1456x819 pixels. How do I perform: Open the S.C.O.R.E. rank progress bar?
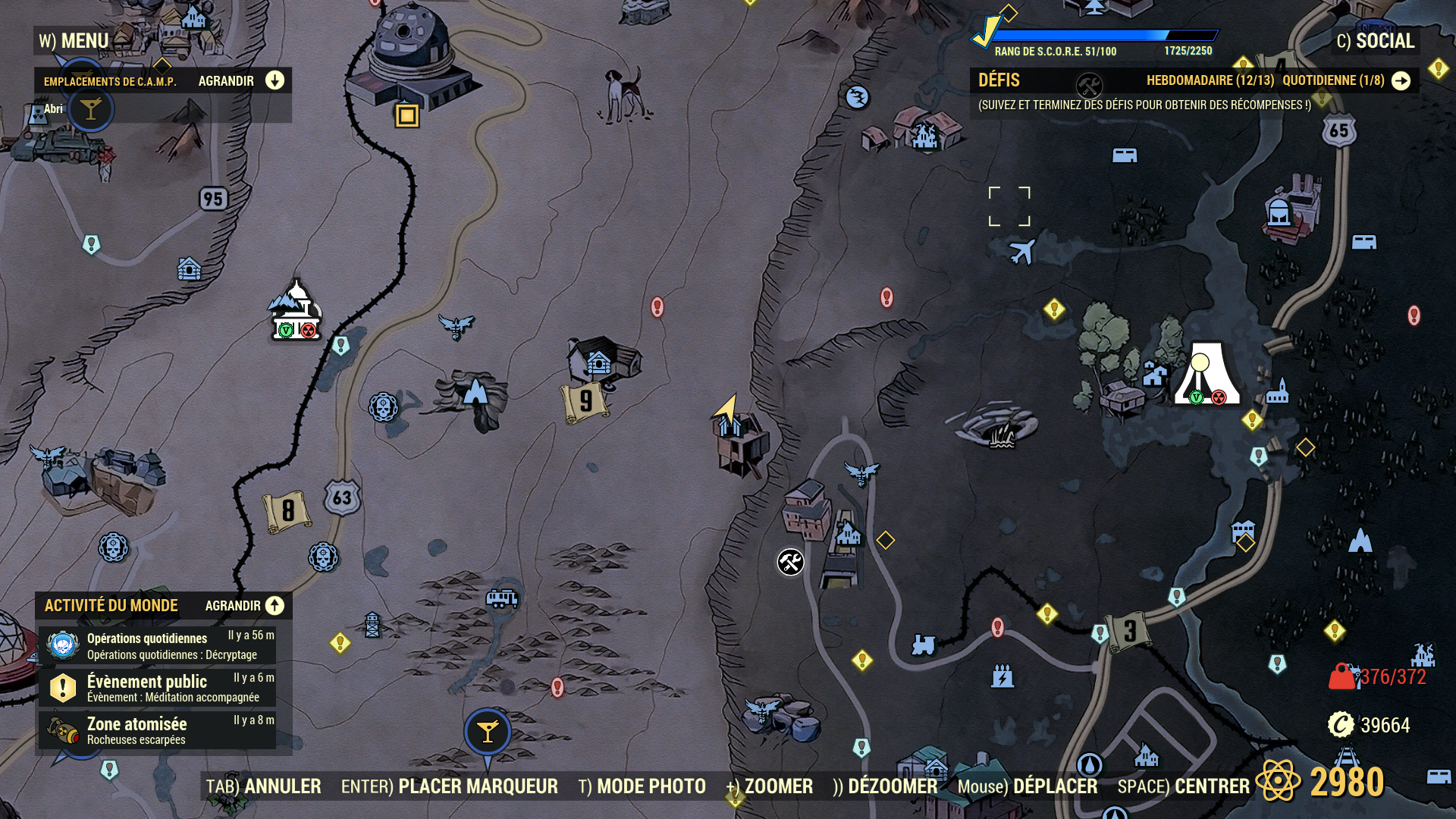point(1103,36)
